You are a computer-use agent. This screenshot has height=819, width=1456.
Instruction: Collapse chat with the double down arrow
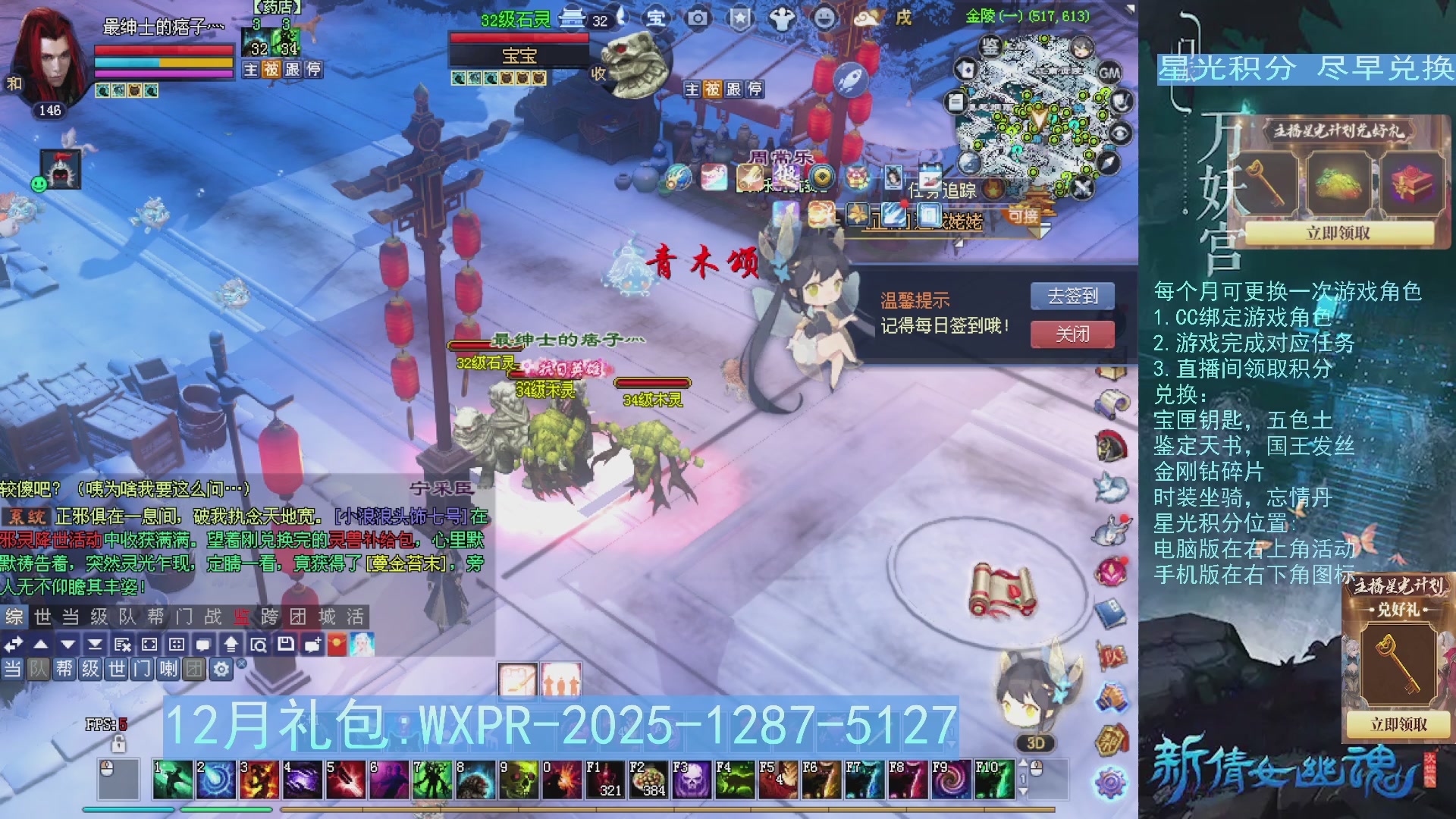coord(95,645)
